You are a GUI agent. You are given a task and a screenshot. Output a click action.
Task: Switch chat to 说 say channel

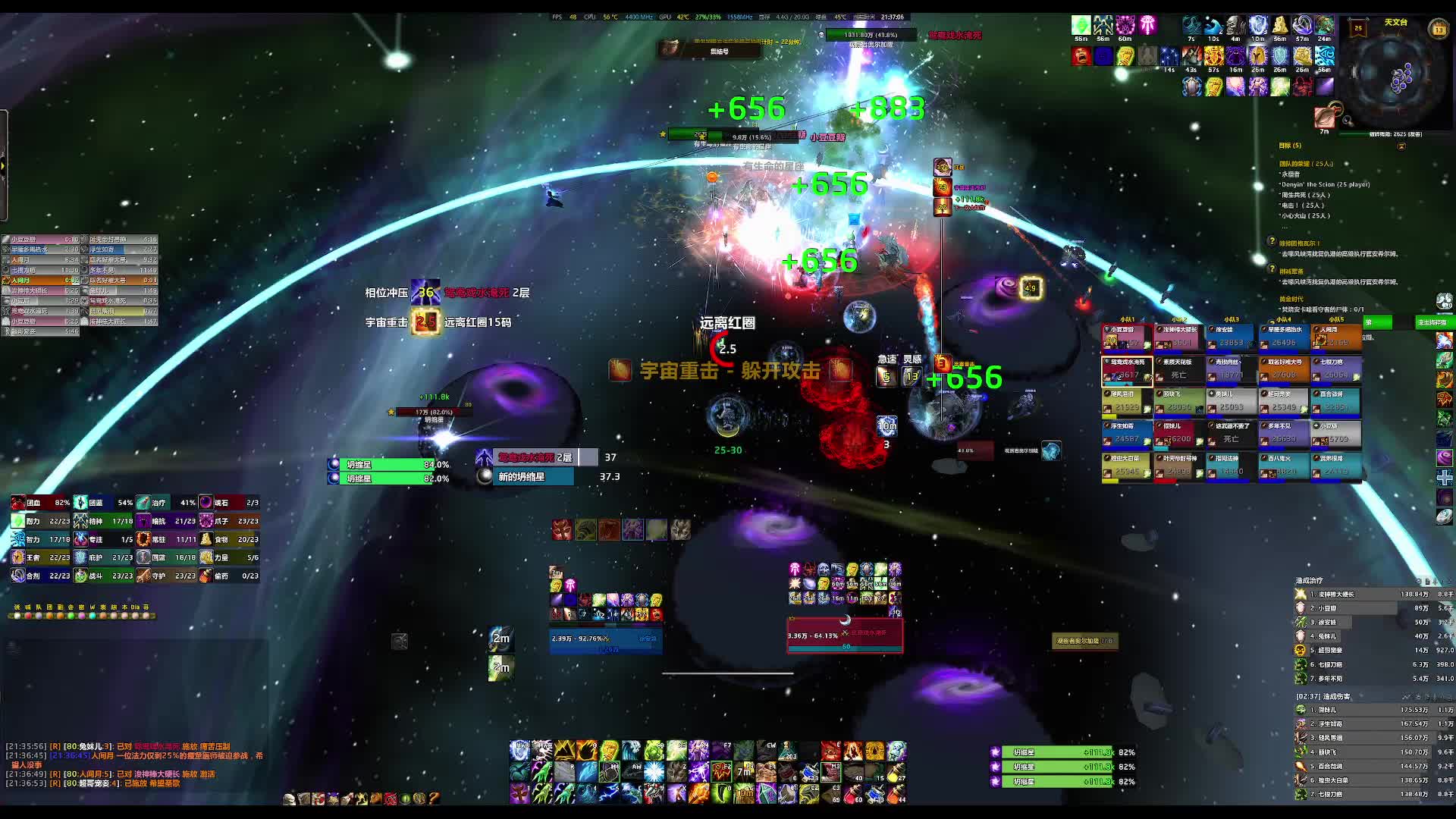(17, 607)
